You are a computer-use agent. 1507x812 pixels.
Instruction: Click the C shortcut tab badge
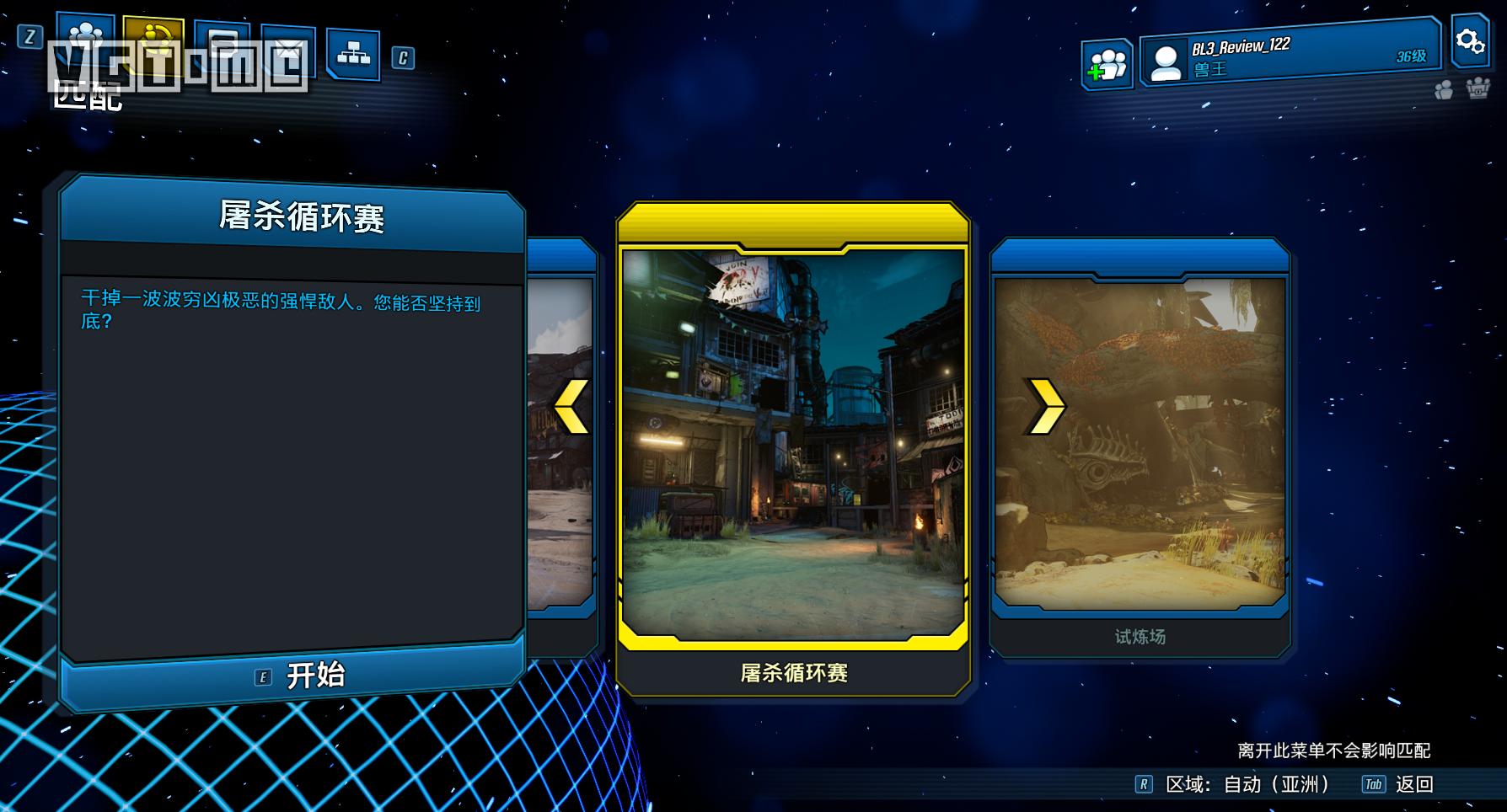(403, 59)
